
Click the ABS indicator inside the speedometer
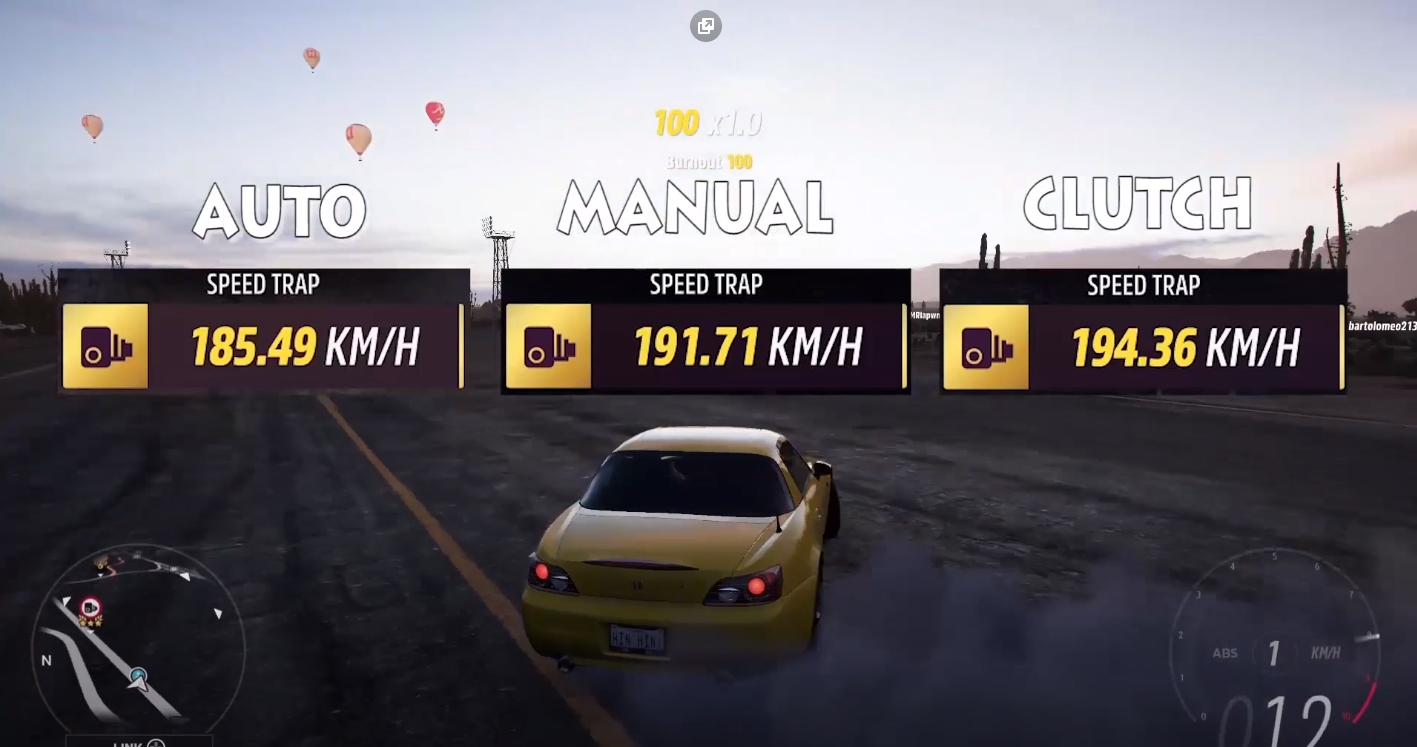(1226, 652)
